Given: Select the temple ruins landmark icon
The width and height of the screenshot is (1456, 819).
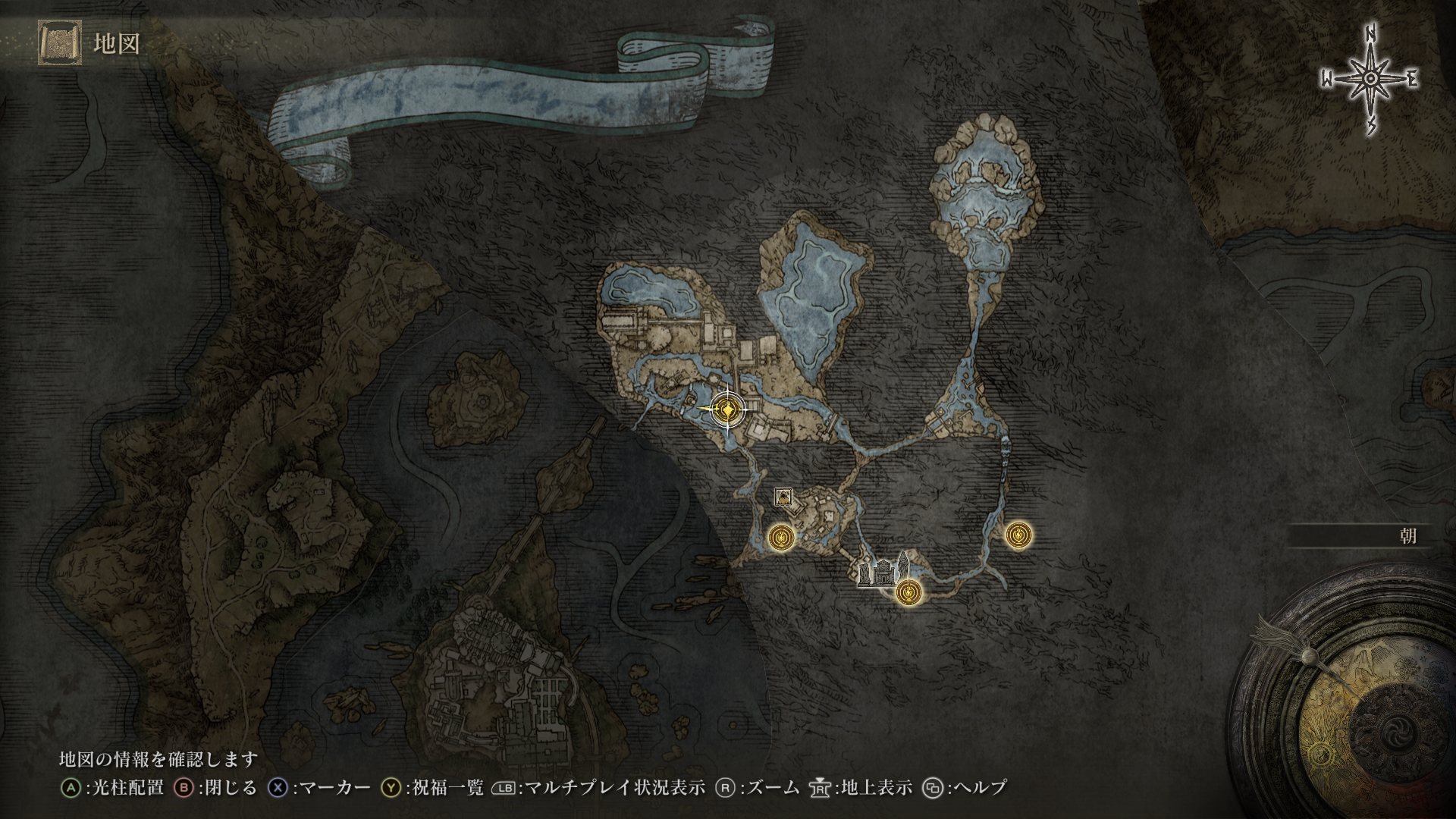Looking at the screenshot, I should click(x=882, y=571).
